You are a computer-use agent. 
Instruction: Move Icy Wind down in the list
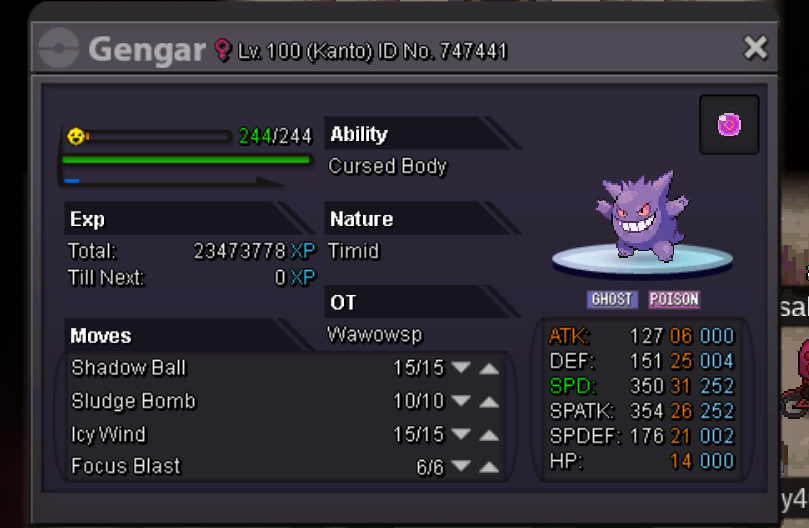460,435
